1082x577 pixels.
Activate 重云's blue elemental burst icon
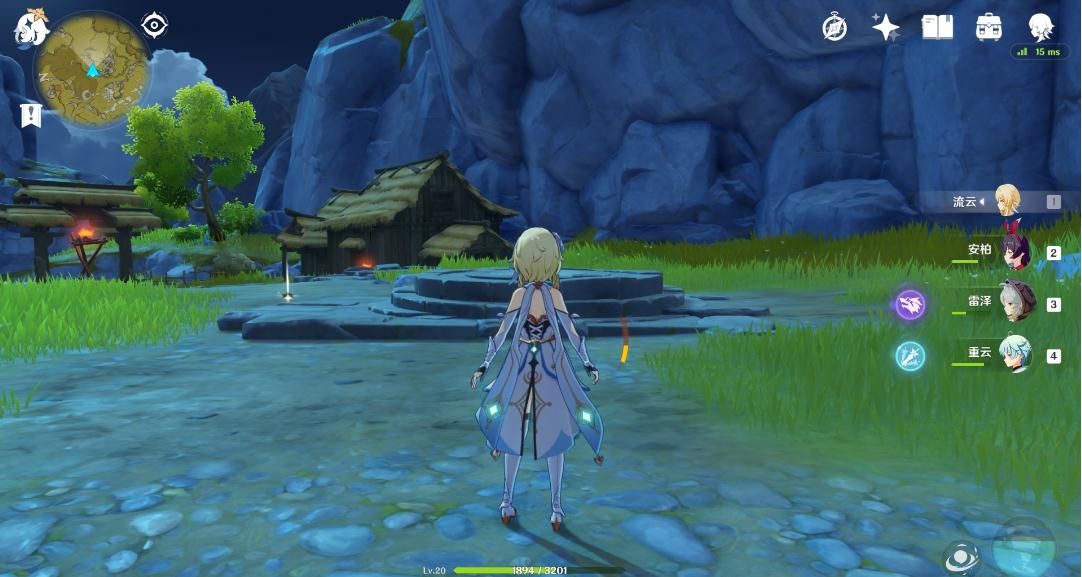click(x=910, y=355)
